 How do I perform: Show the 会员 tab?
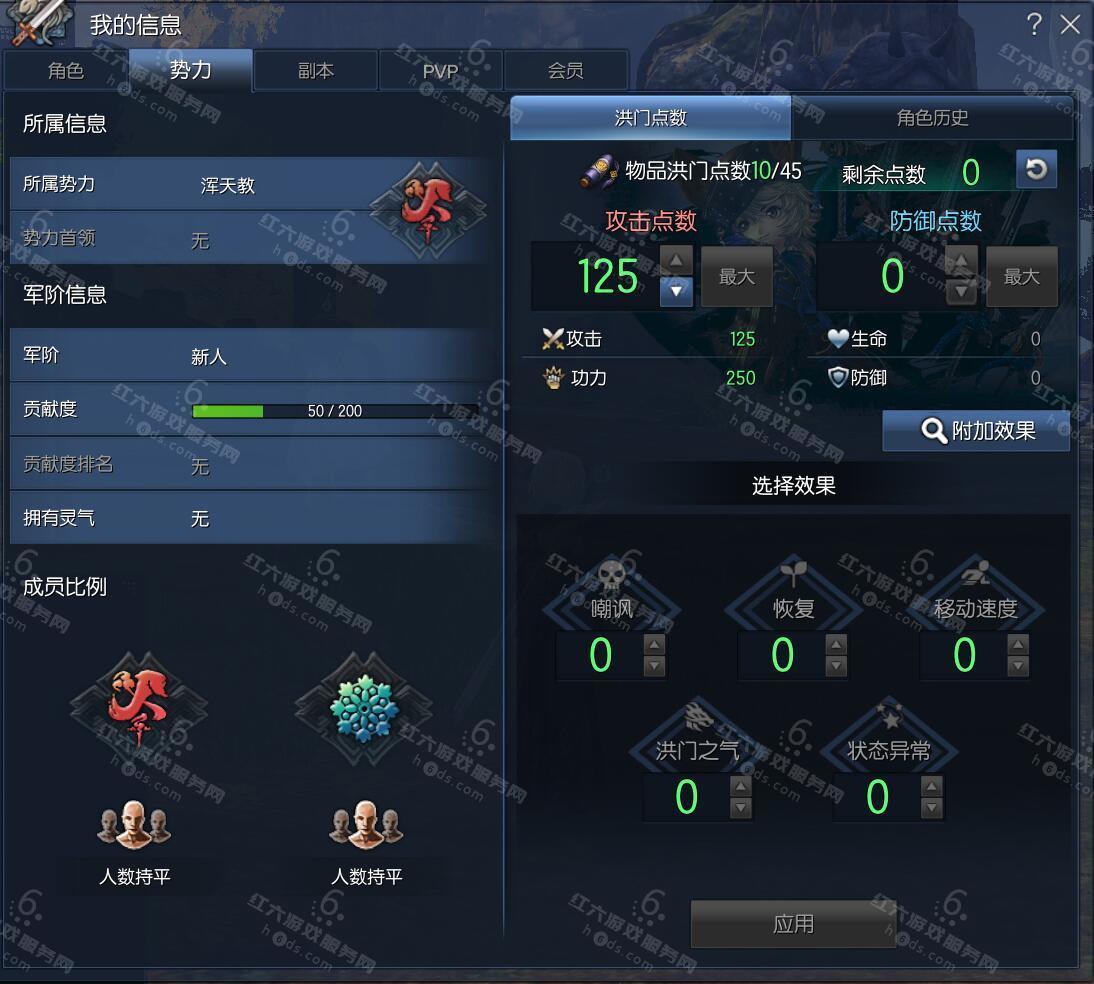pyautogui.click(x=566, y=71)
